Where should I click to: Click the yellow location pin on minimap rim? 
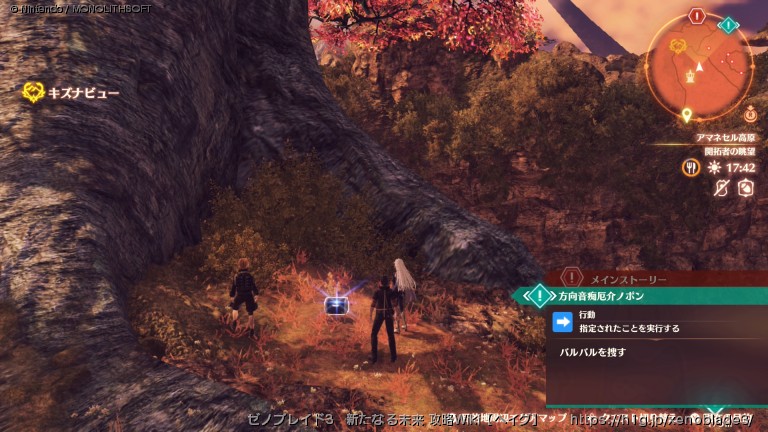(687, 114)
